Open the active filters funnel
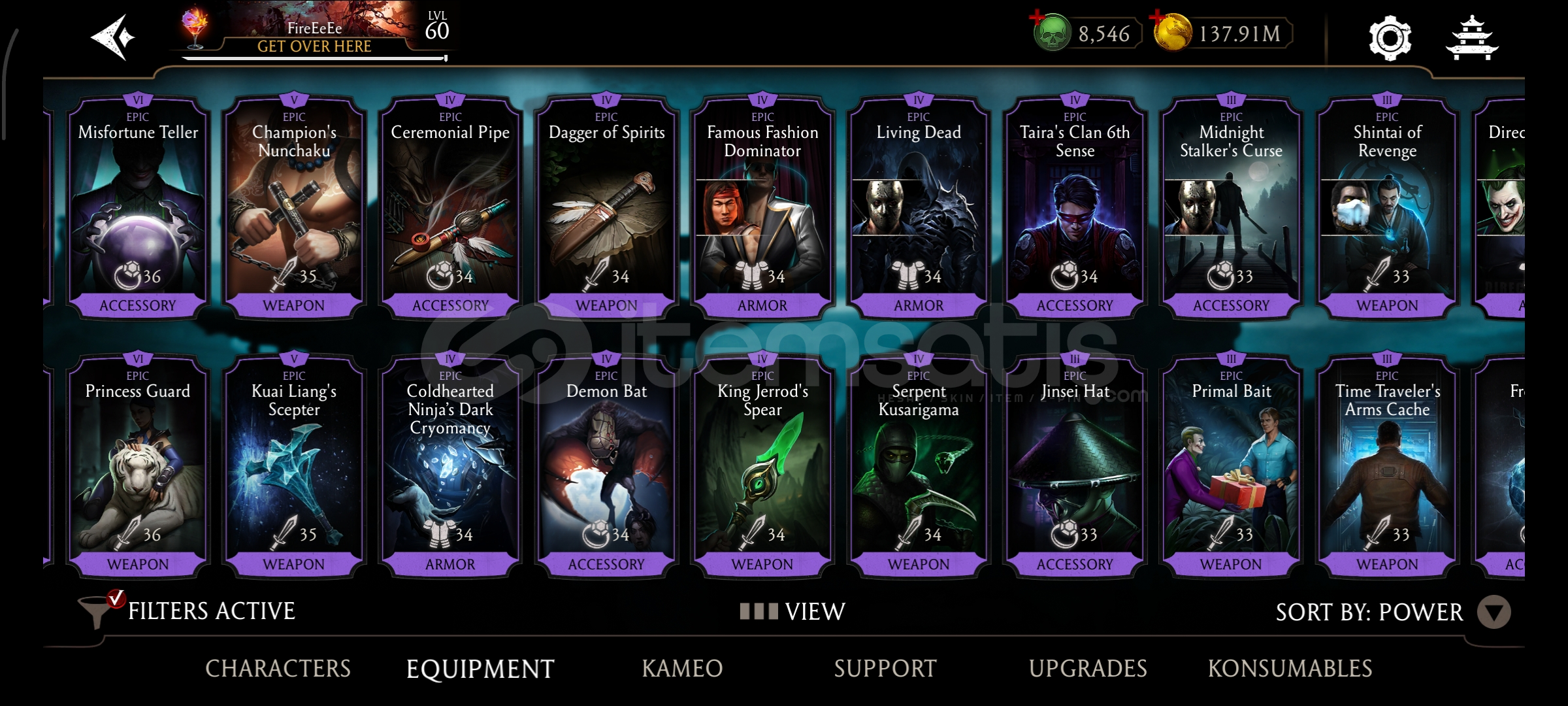The image size is (1568, 706). click(x=98, y=611)
